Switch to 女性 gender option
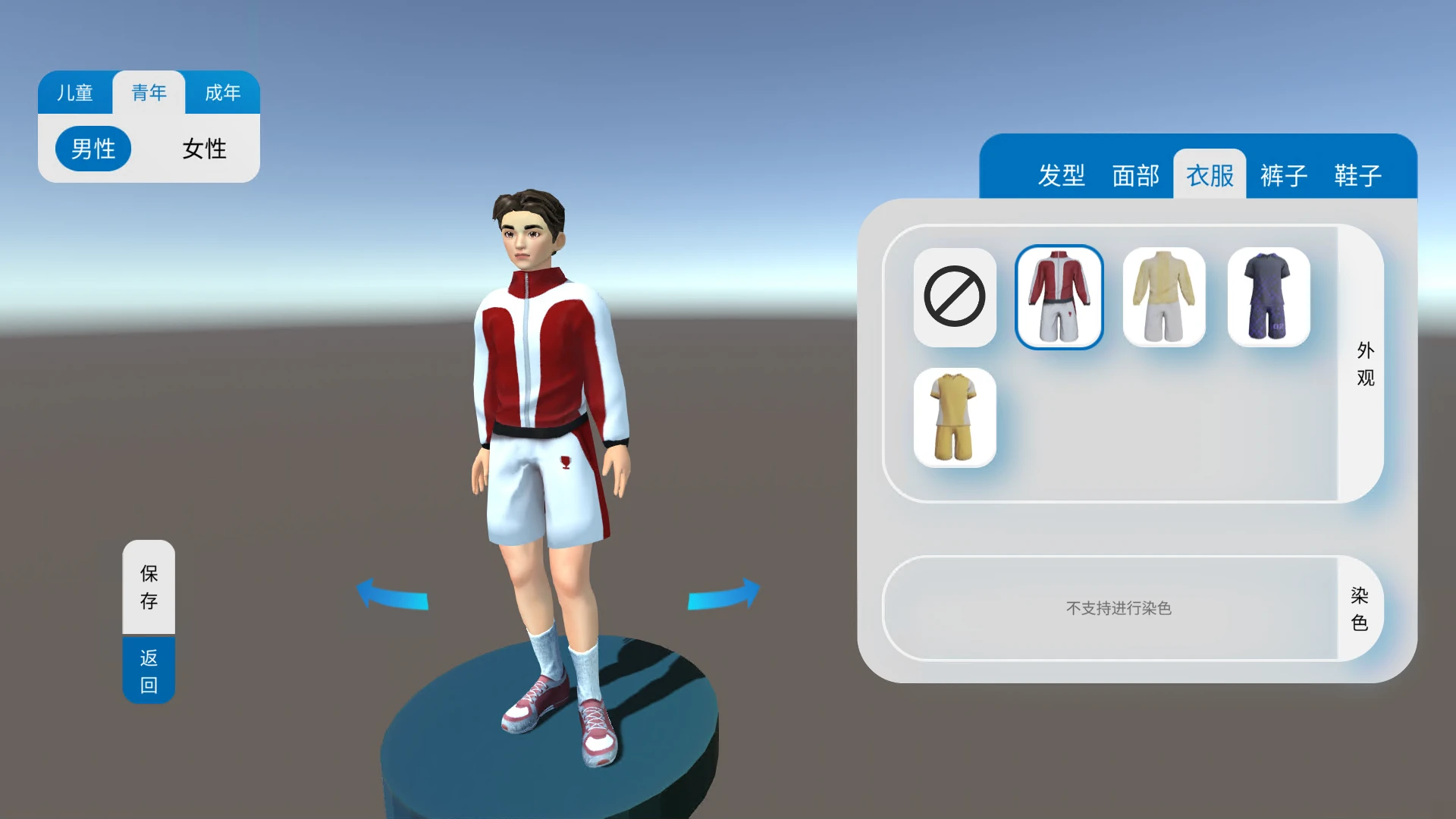This screenshot has height=819, width=1456. [x=202, y=149]
